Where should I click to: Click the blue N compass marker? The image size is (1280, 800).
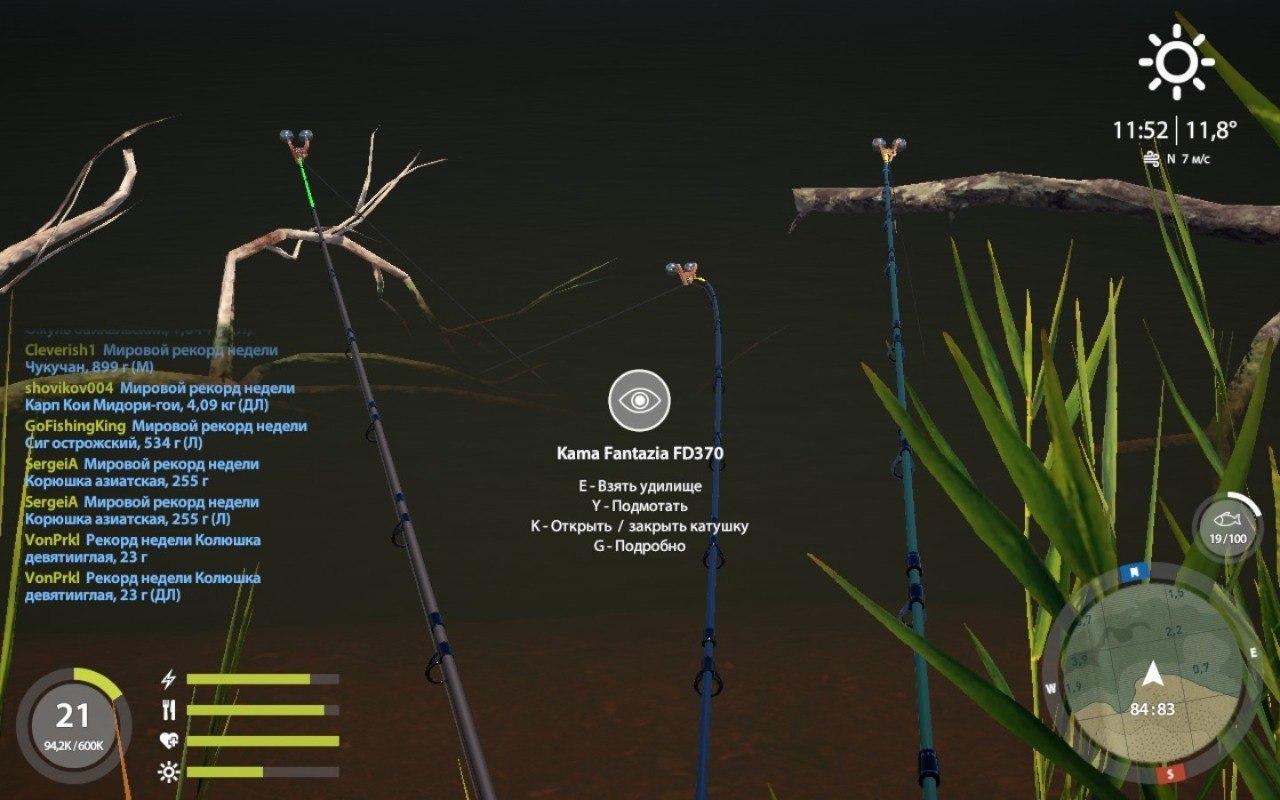pos(1135,573)
